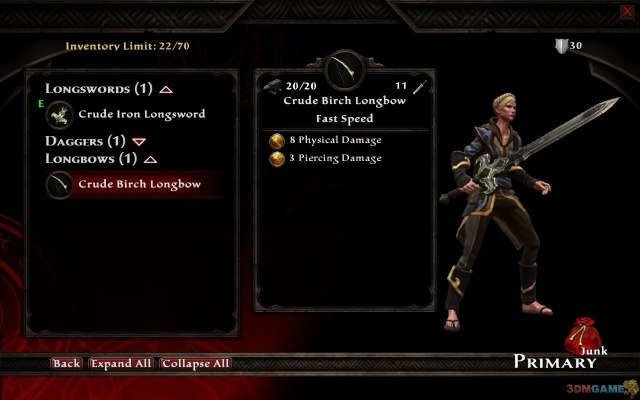Click the Expand All button
The width and height of the screenshot is (640, 400).
click(120, 363)
